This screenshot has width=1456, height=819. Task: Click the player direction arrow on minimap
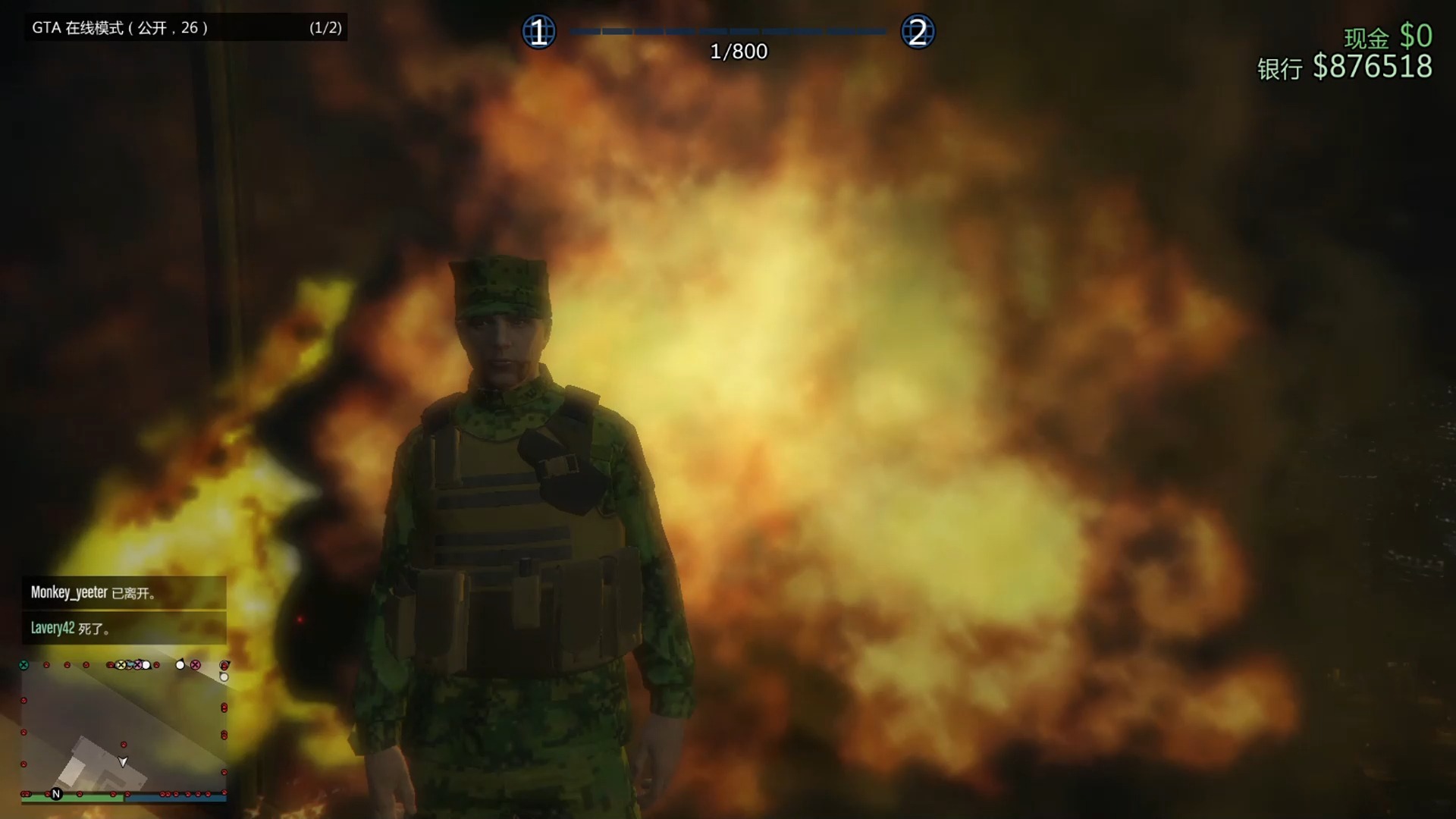(x=123, y=762)
